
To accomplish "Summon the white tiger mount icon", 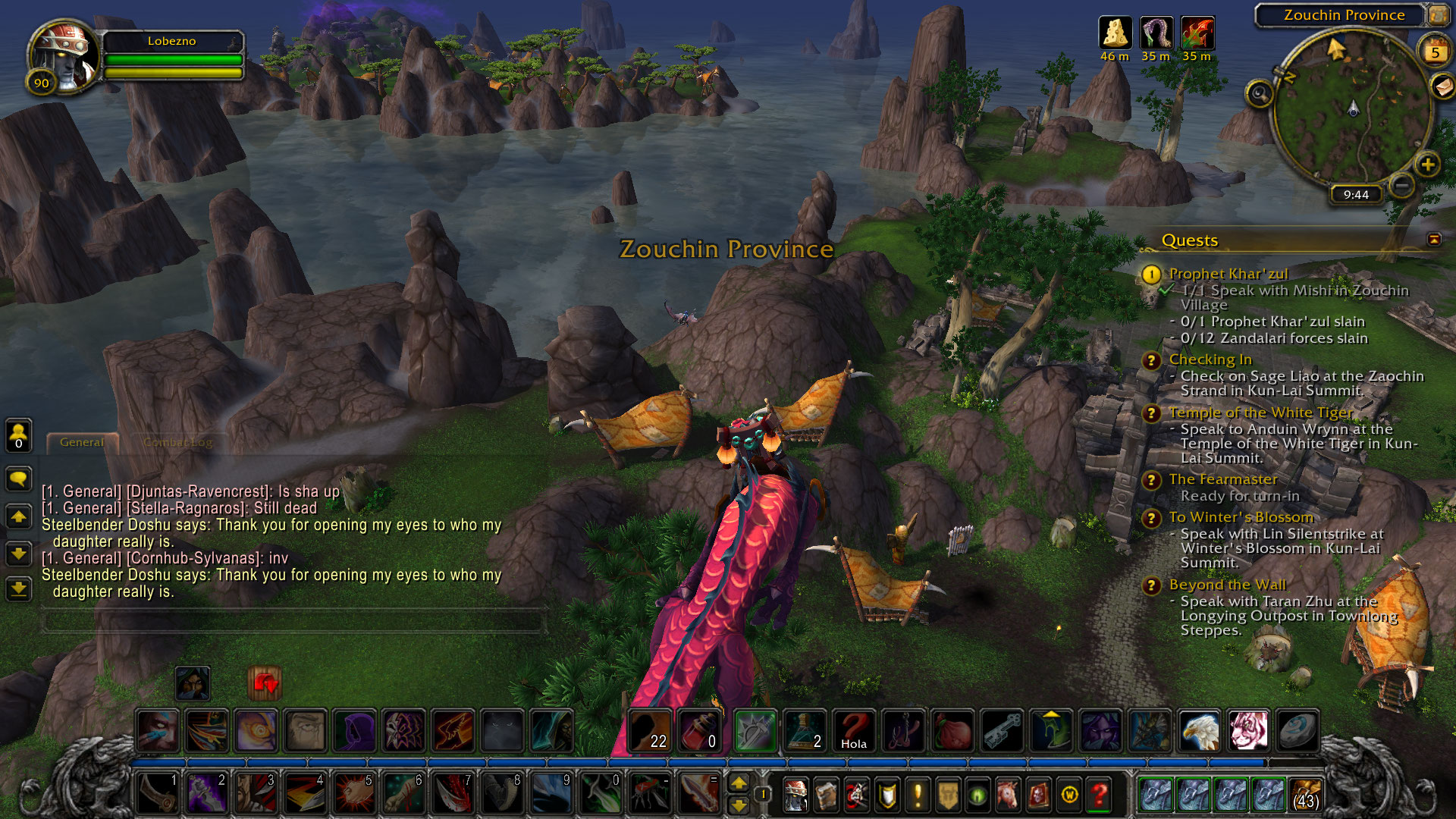I will point(1248,730).
